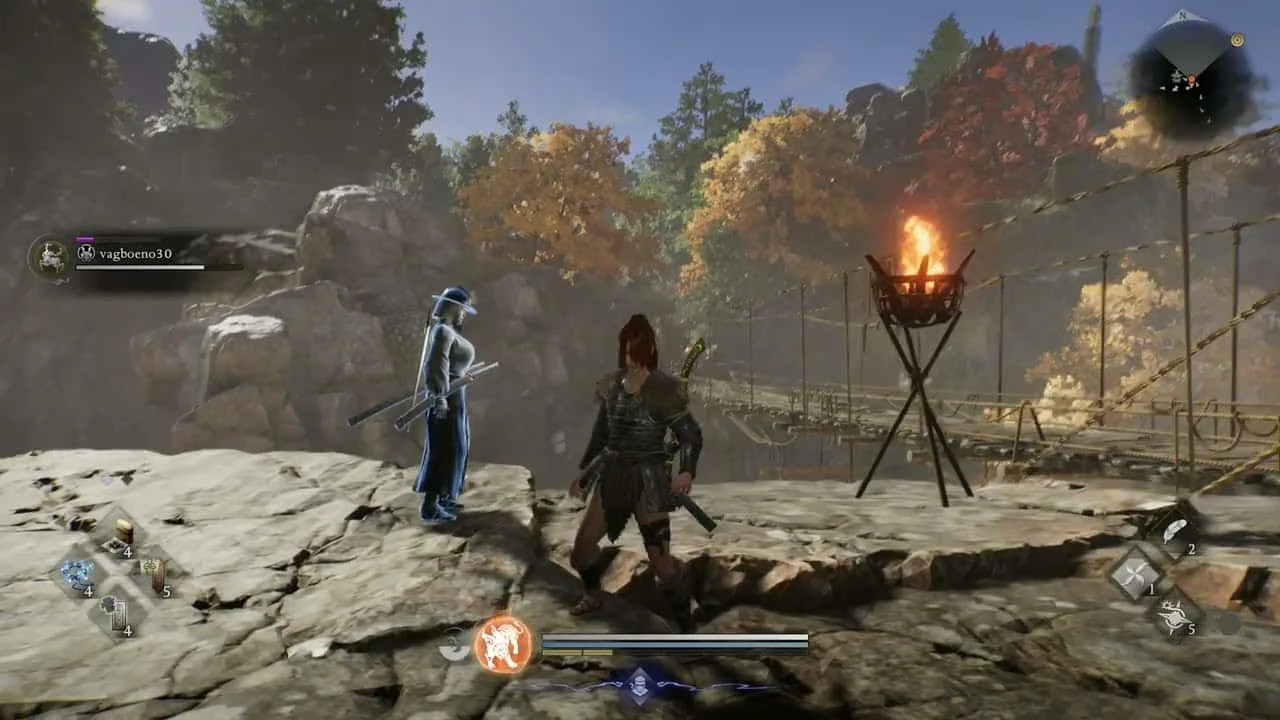1280x720 pixels.
Task: Equip the four-blade shuriken slot
Action: [1137, 574]
